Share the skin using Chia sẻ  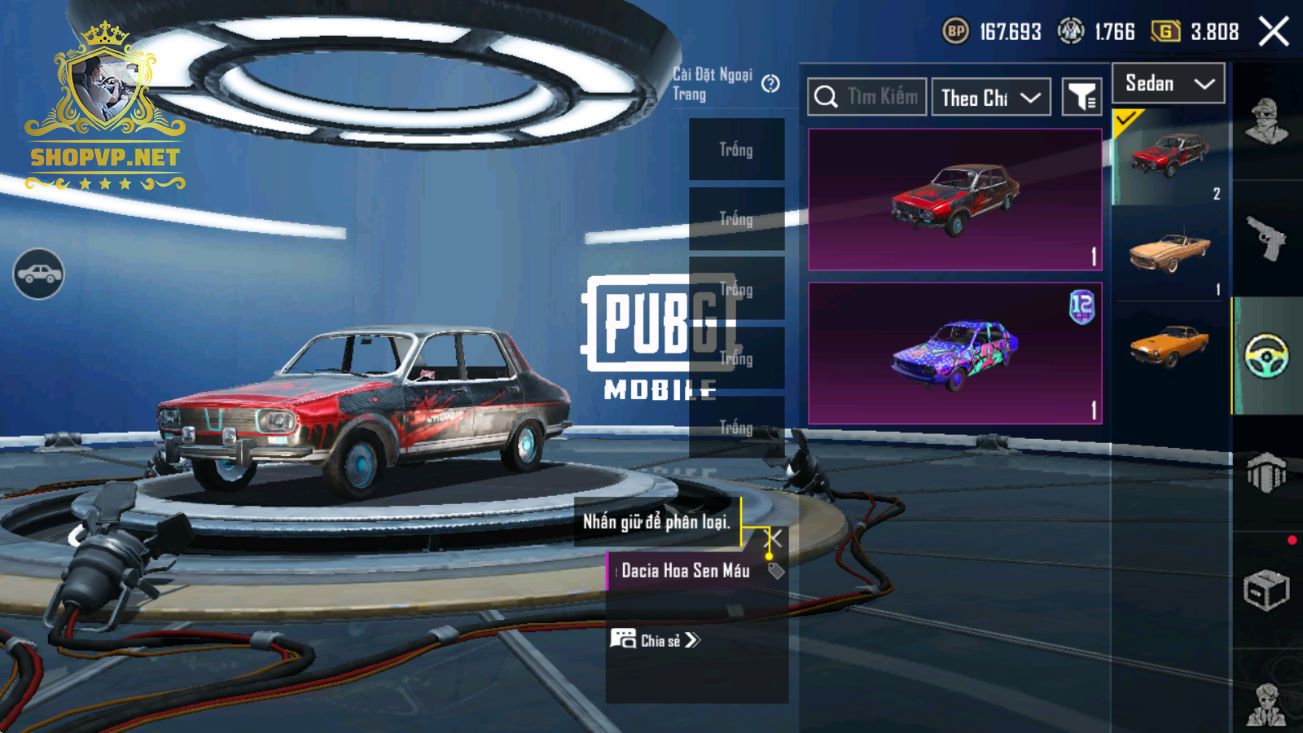(656, 640)
